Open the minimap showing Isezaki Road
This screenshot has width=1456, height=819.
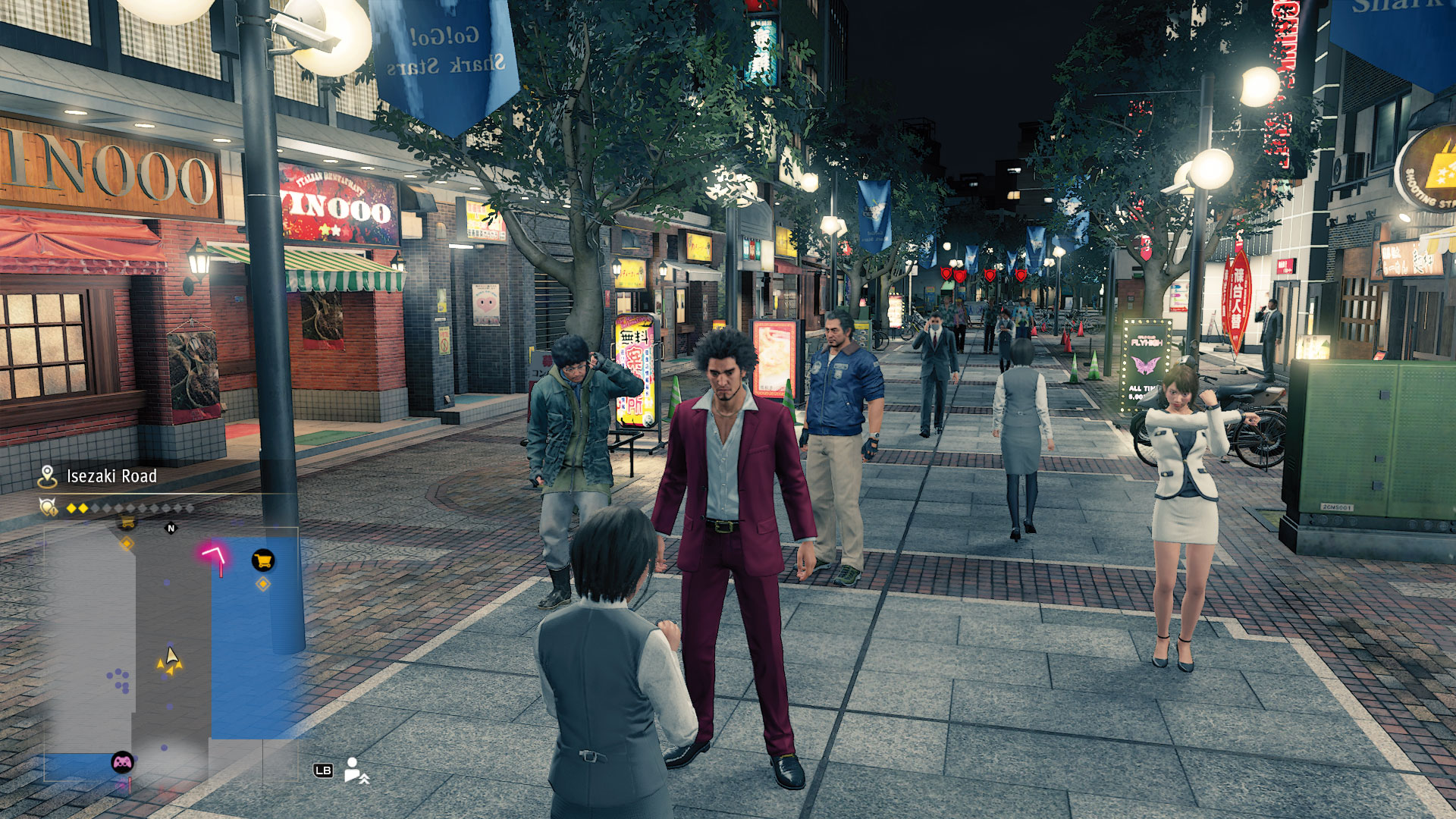point(171,652)
